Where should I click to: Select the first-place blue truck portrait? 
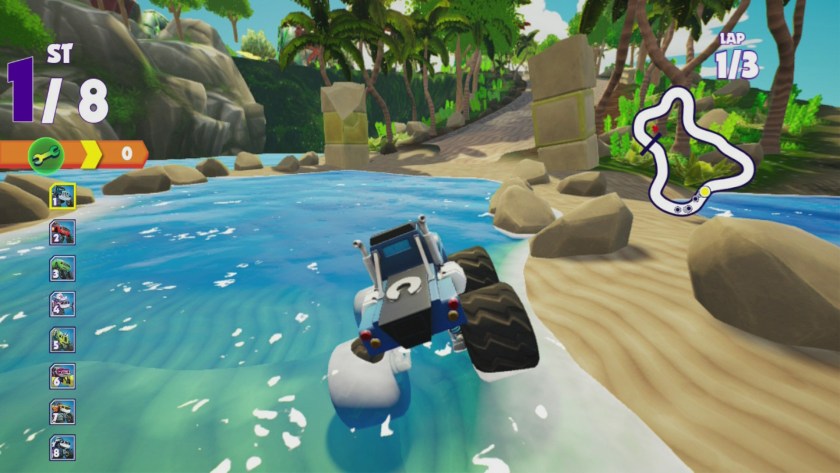(x=63, y=196)
